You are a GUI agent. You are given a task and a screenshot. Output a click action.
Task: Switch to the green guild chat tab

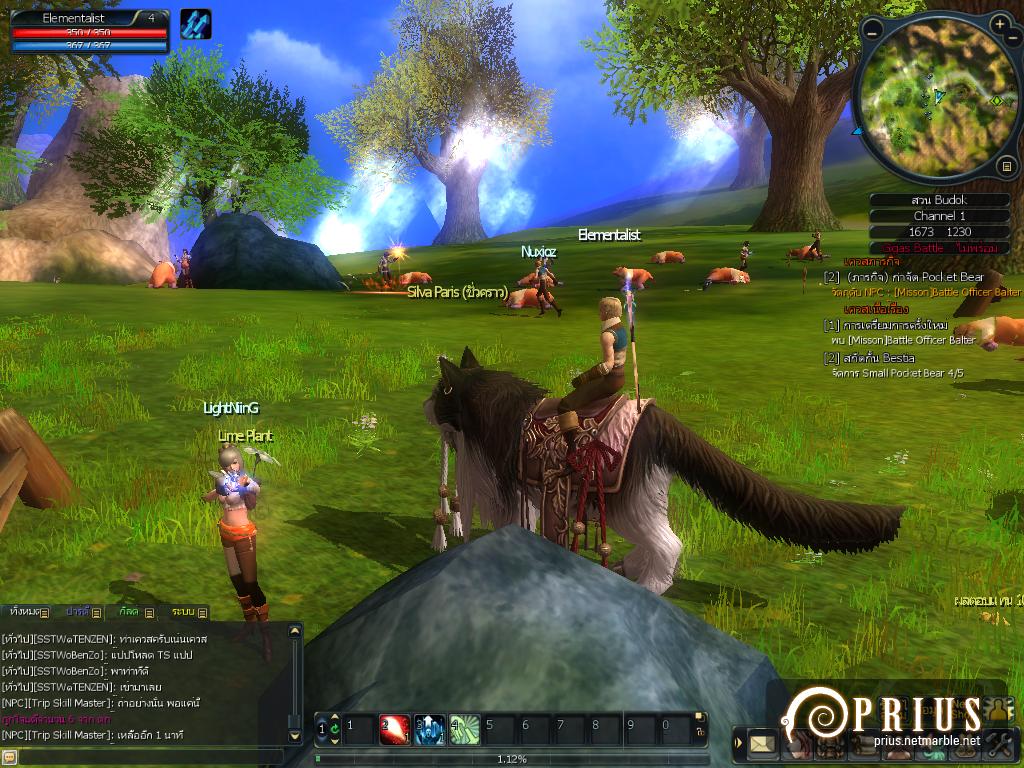click(x=135, y=611)
